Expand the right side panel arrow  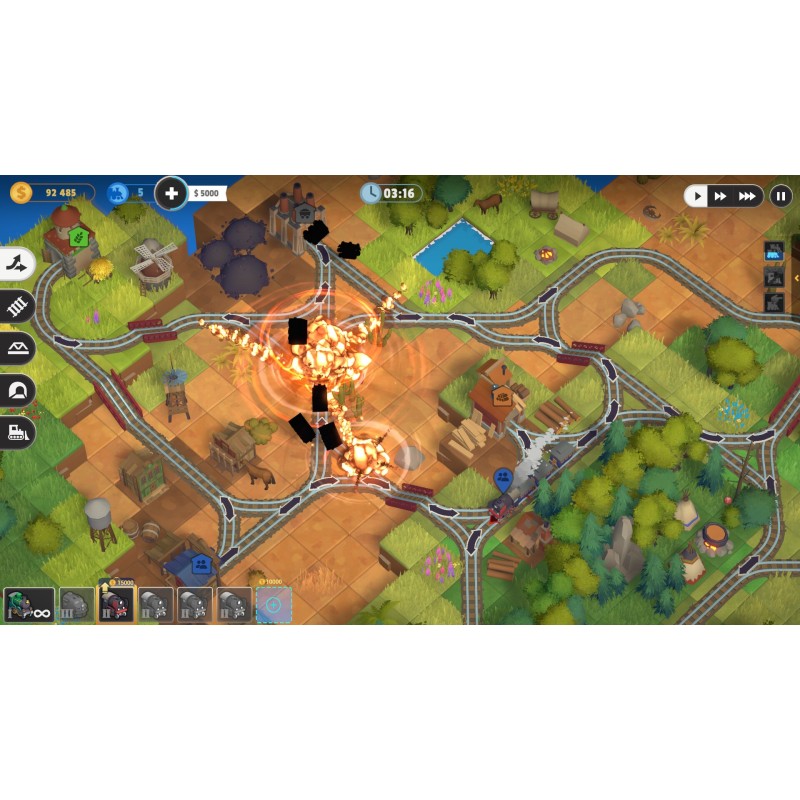coord(796,277)
